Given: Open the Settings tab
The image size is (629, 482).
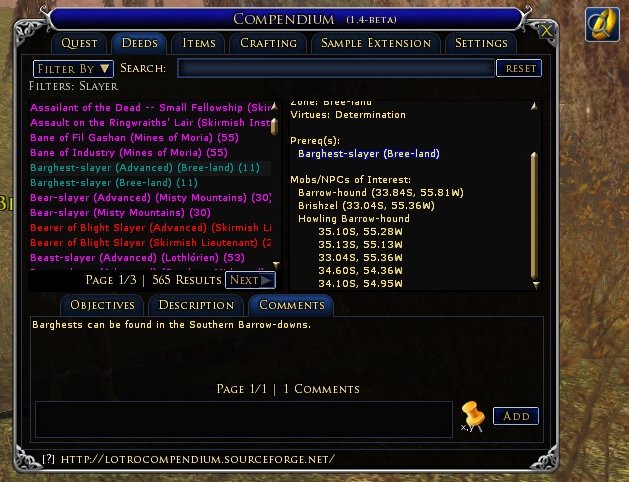Looking at the screenshot, I should click(481, 43).
